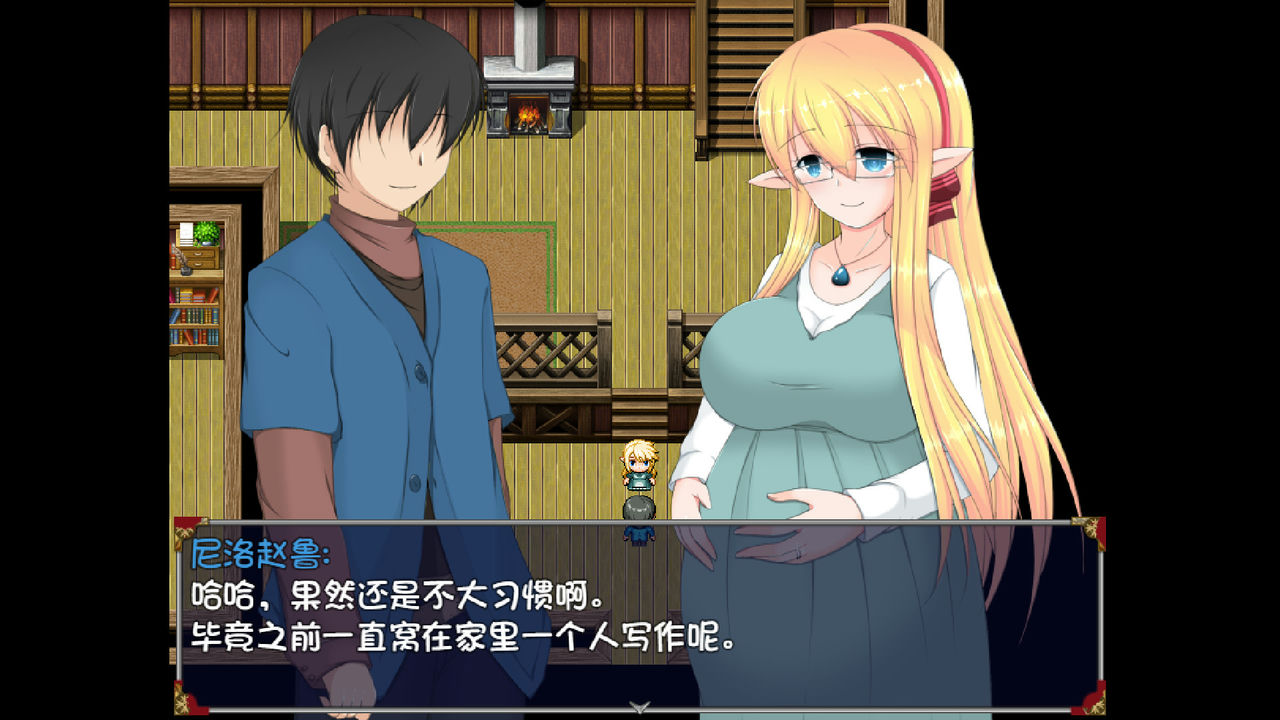Image resolution: width=1280 pixels, height=720 pixels.
Task: Select the quill pen and inkwell
Action: point(184,264)
